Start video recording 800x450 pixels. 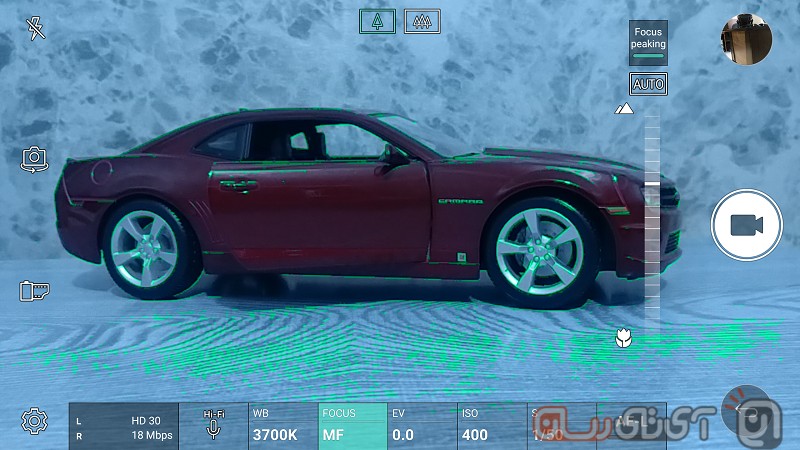[745, 225]
